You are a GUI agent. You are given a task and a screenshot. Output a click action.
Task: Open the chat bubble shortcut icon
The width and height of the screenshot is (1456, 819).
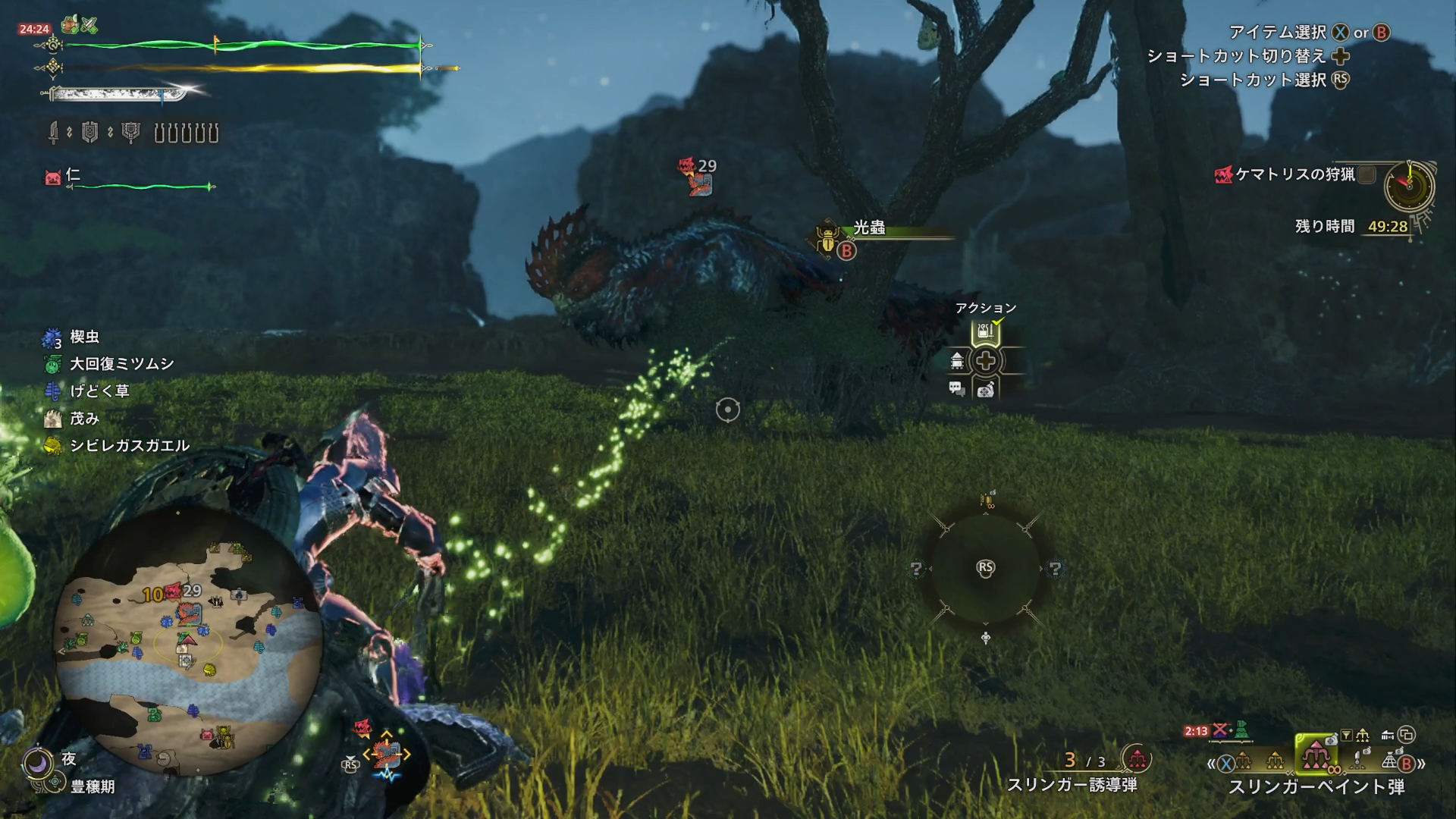tap(956, 389)
